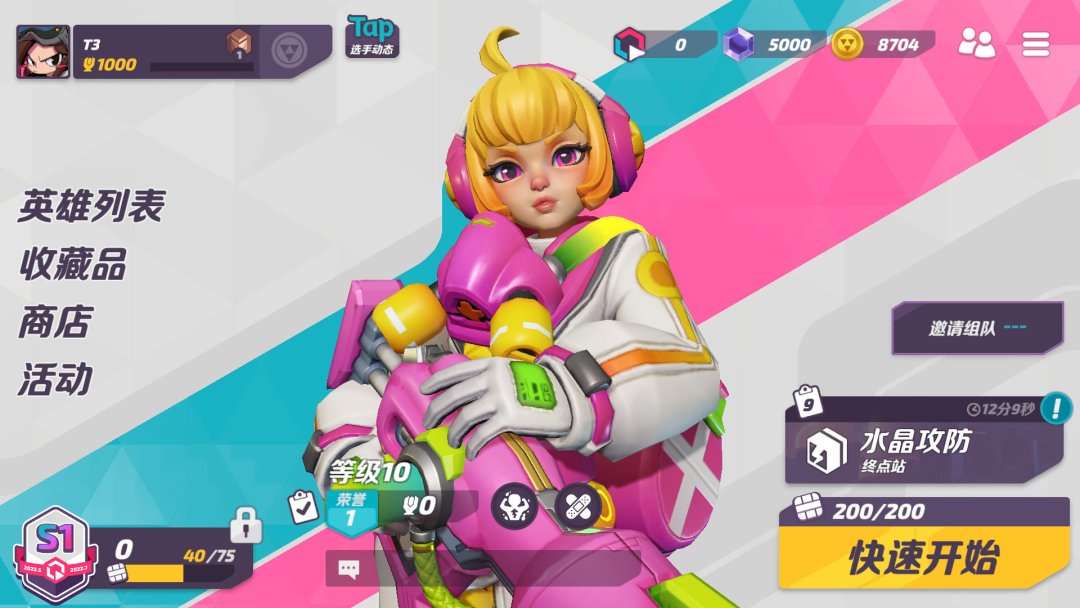Click the blue exclamation mode info badge
This screenshot has width=1080, height=608.
tap(1055, 408)
